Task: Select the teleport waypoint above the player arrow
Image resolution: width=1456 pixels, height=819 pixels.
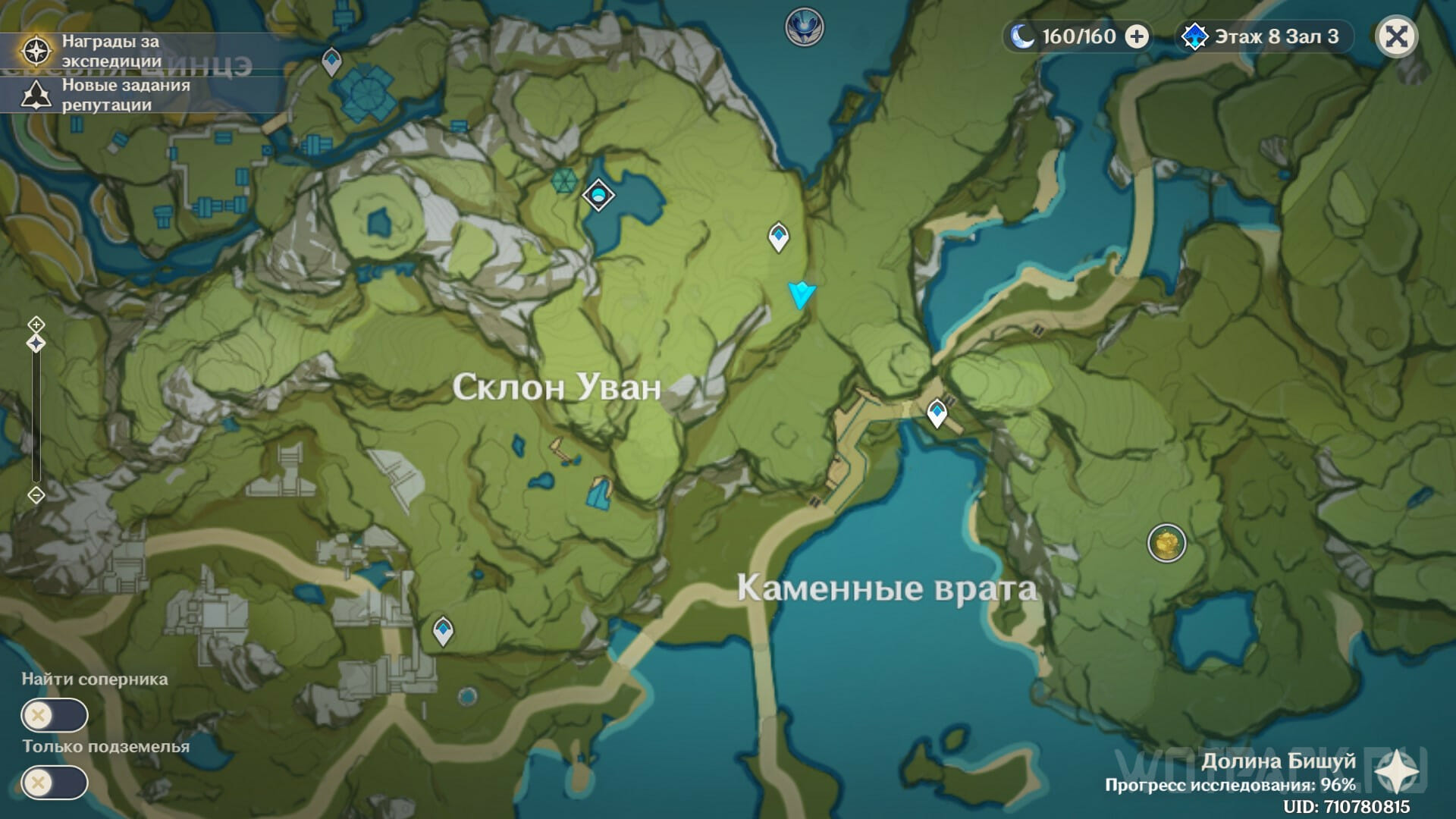Action: (778, 237)
